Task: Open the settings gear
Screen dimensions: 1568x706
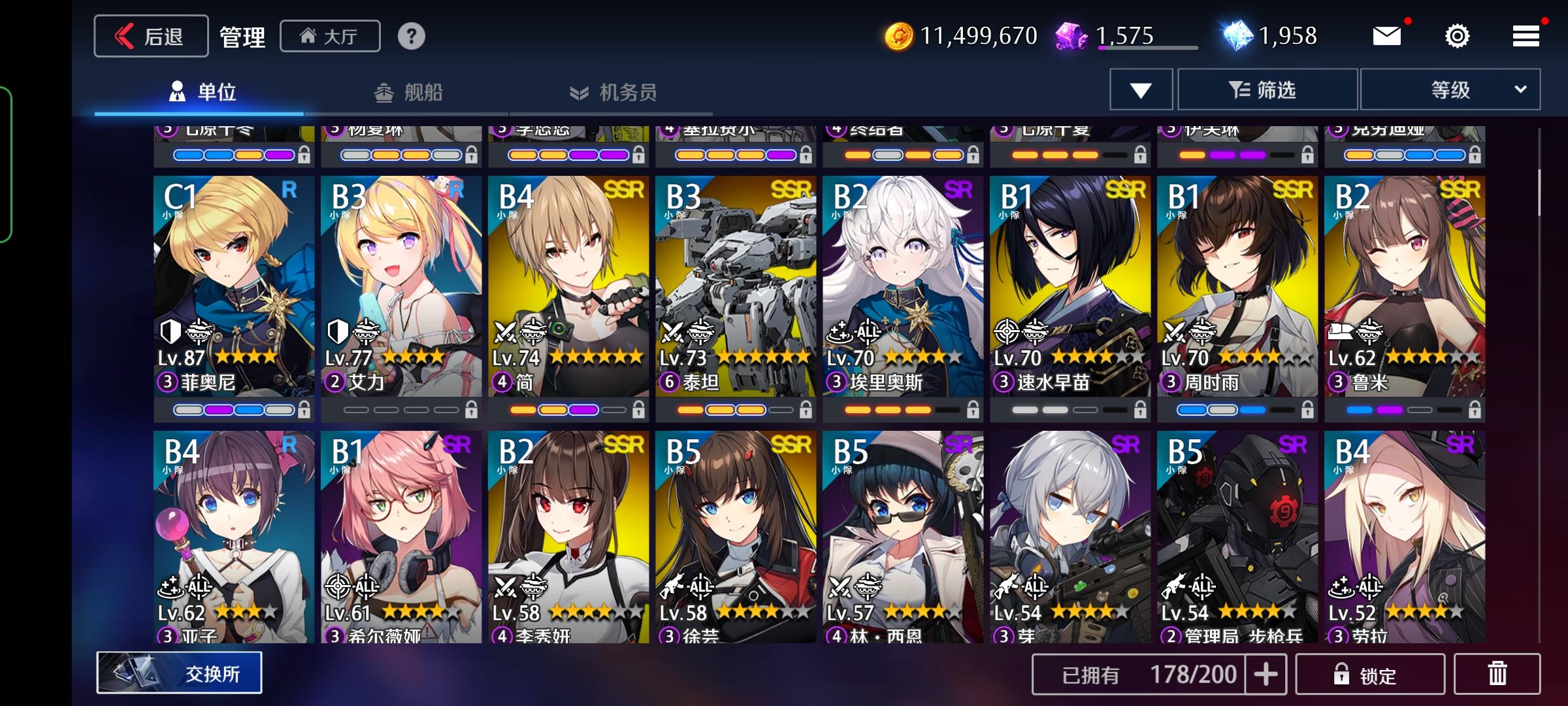Action: [1457, 36]
